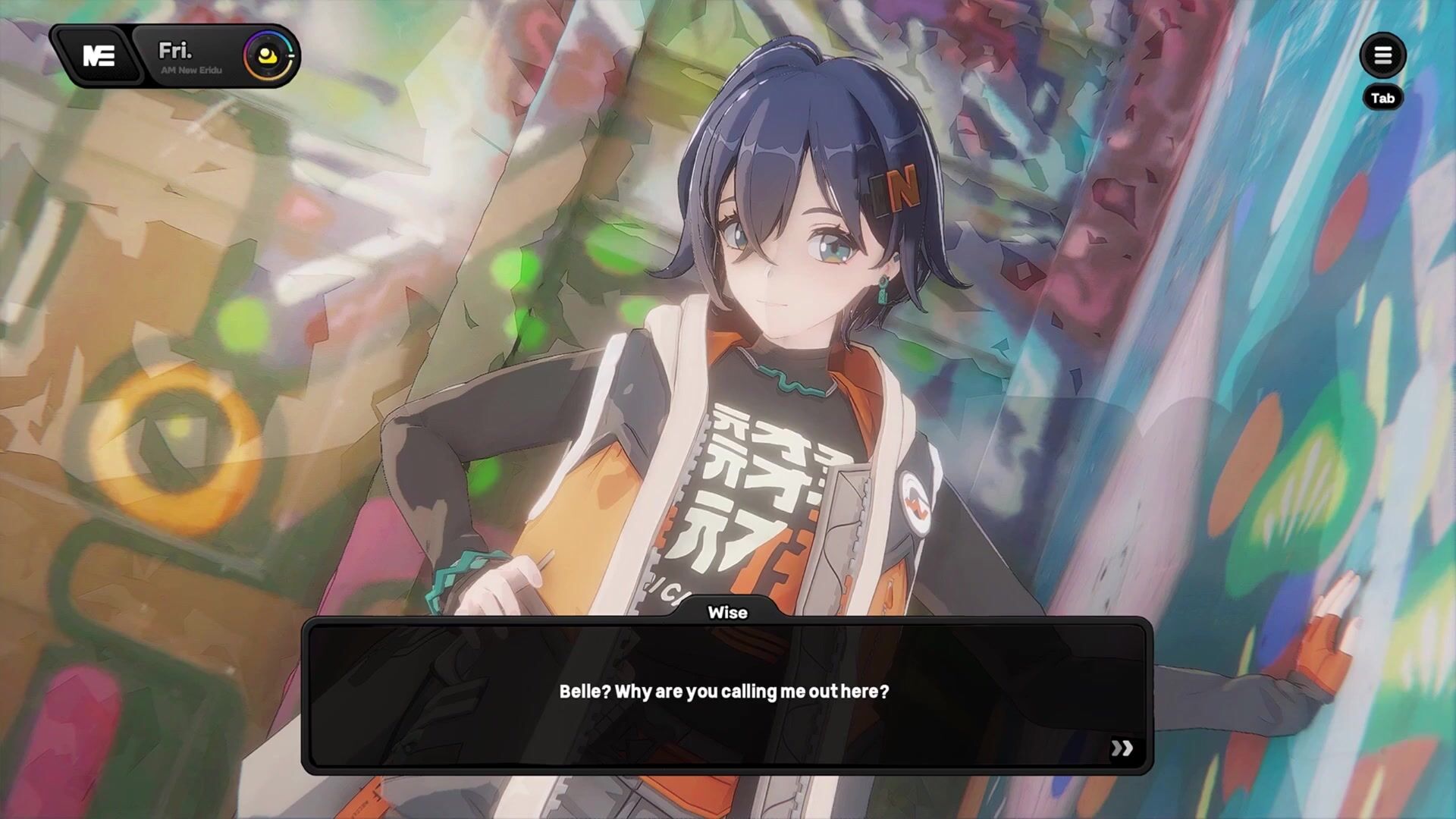Click the day and time clock dial
The width and height of the screenshot is (1456, 819).
click(x=269, y=55)
